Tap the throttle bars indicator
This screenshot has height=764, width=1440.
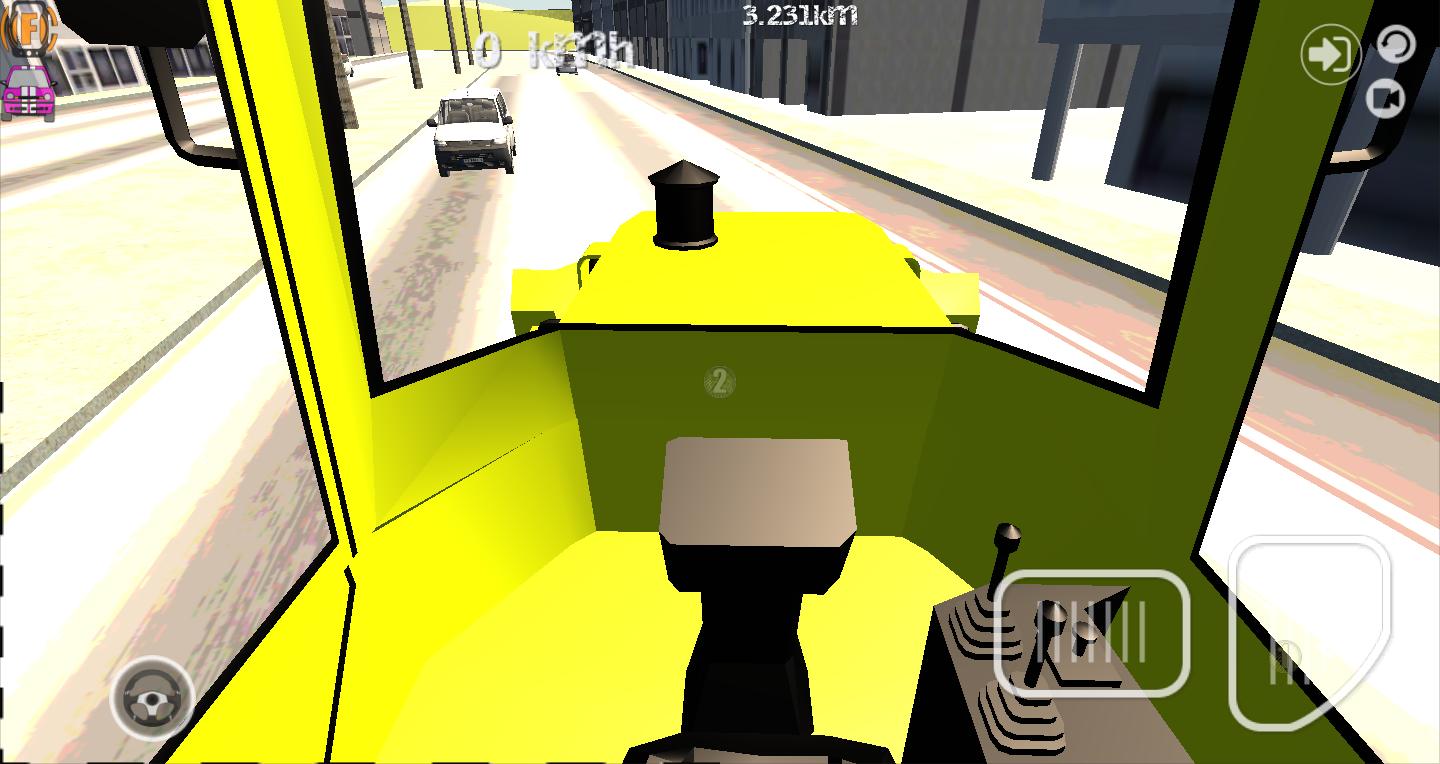pos(1096,633)
